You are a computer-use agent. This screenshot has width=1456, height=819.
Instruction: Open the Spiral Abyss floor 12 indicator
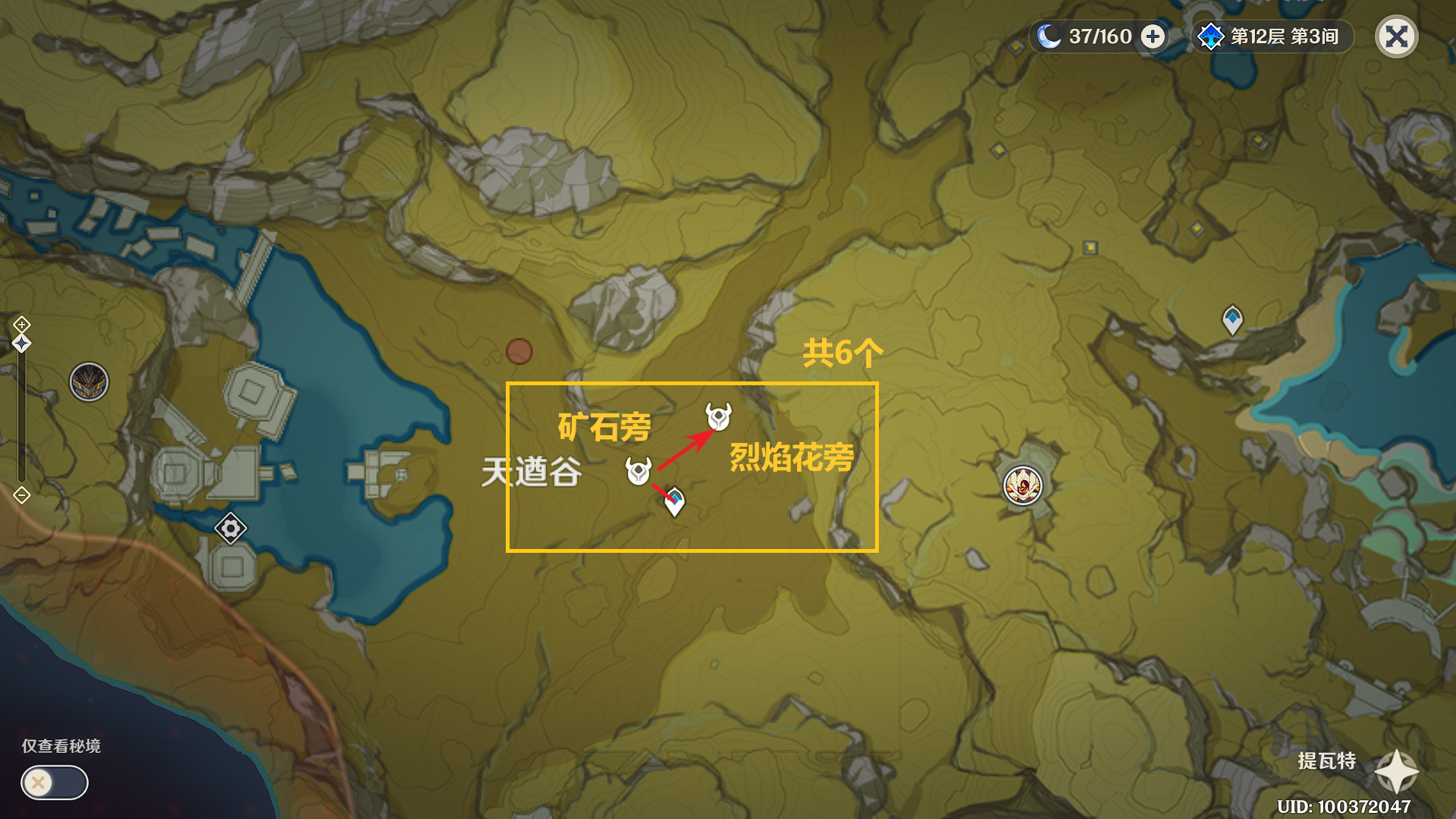(x=1273, y=36)
